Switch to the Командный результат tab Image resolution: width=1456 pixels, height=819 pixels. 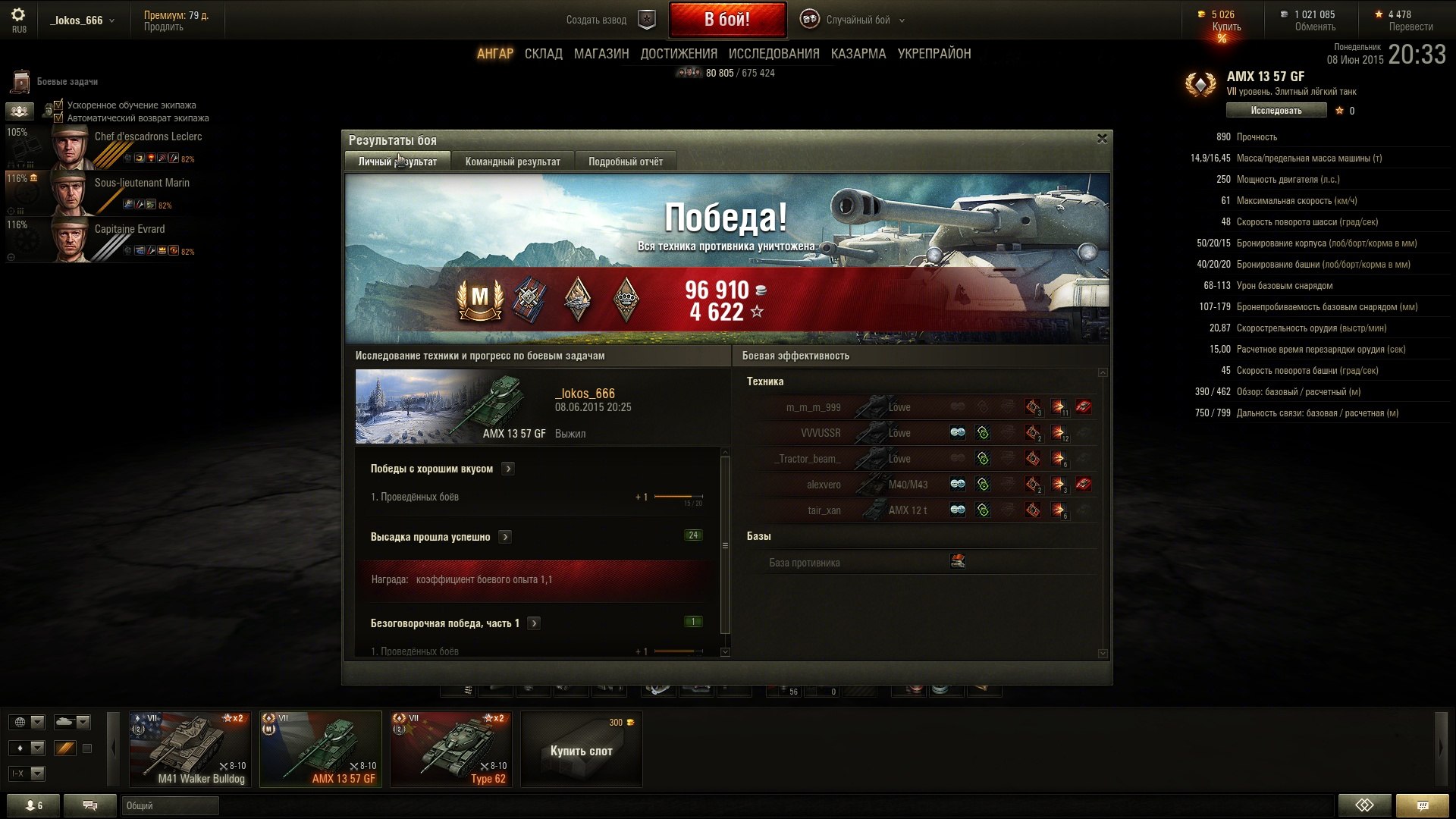point(513,162)
